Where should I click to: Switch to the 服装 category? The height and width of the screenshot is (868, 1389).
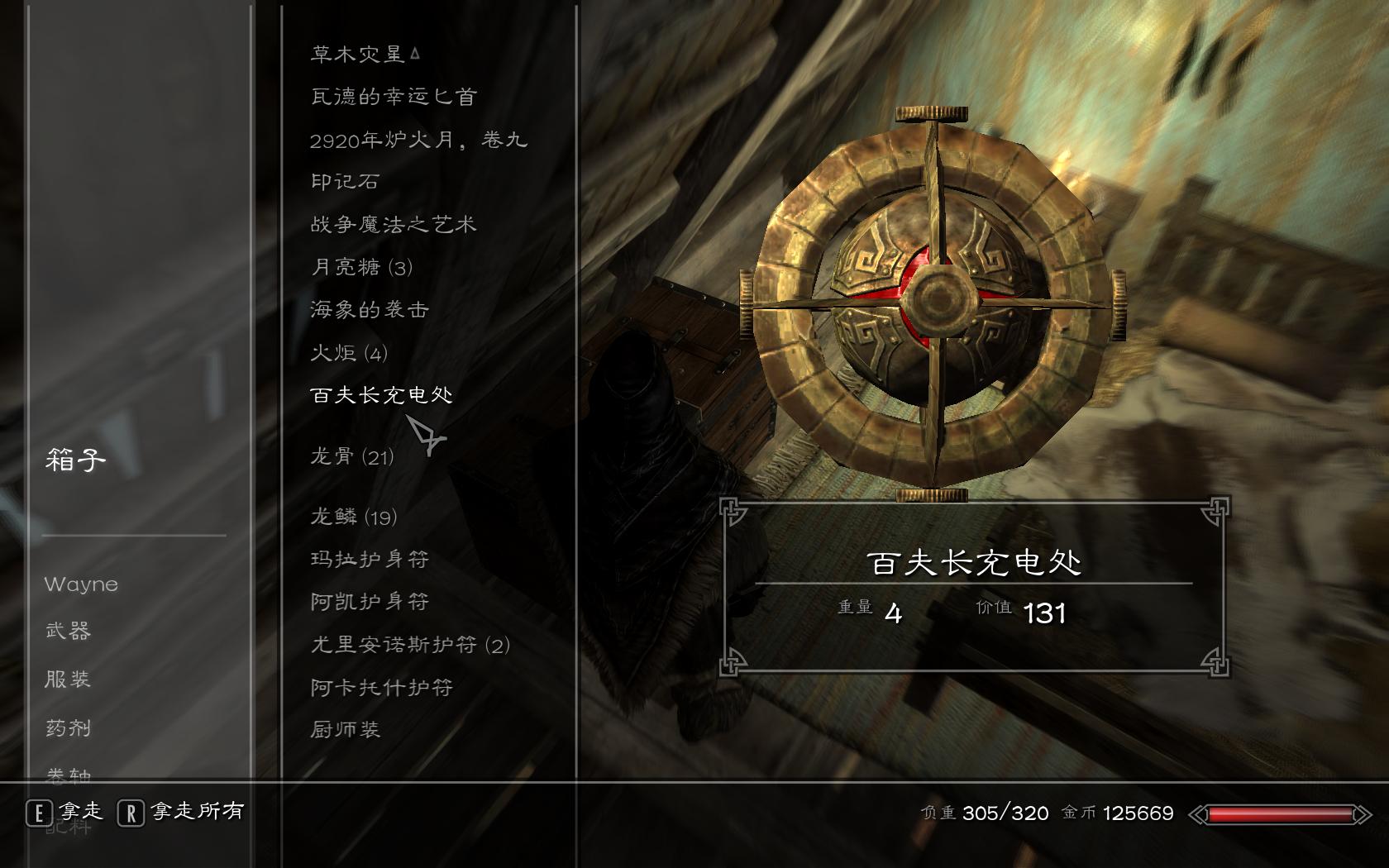pyautogui.click(x=68, y=680)
